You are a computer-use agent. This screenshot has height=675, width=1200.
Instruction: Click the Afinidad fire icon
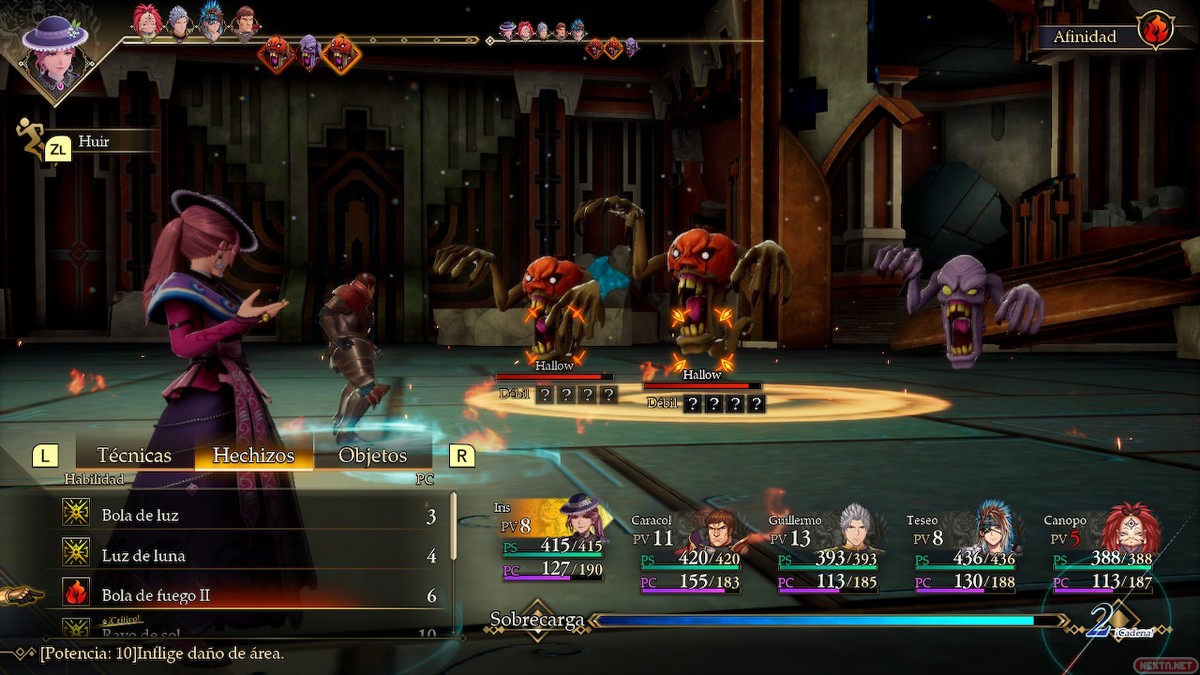coord(1155,31)
